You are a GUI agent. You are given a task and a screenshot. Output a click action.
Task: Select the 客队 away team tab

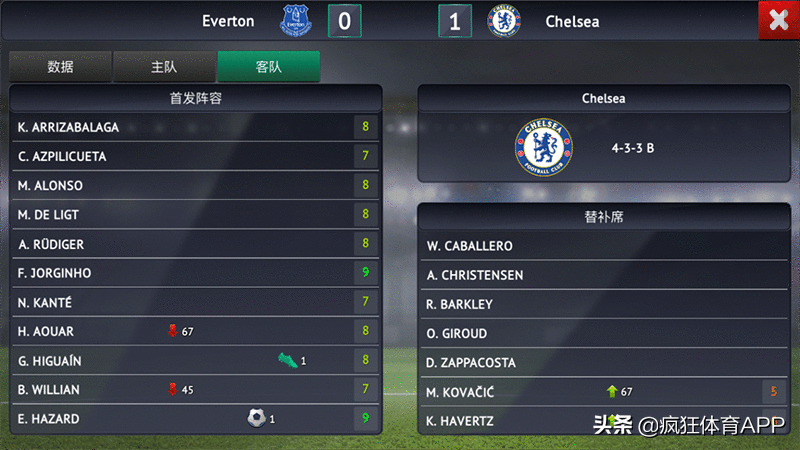click(268, 67)
